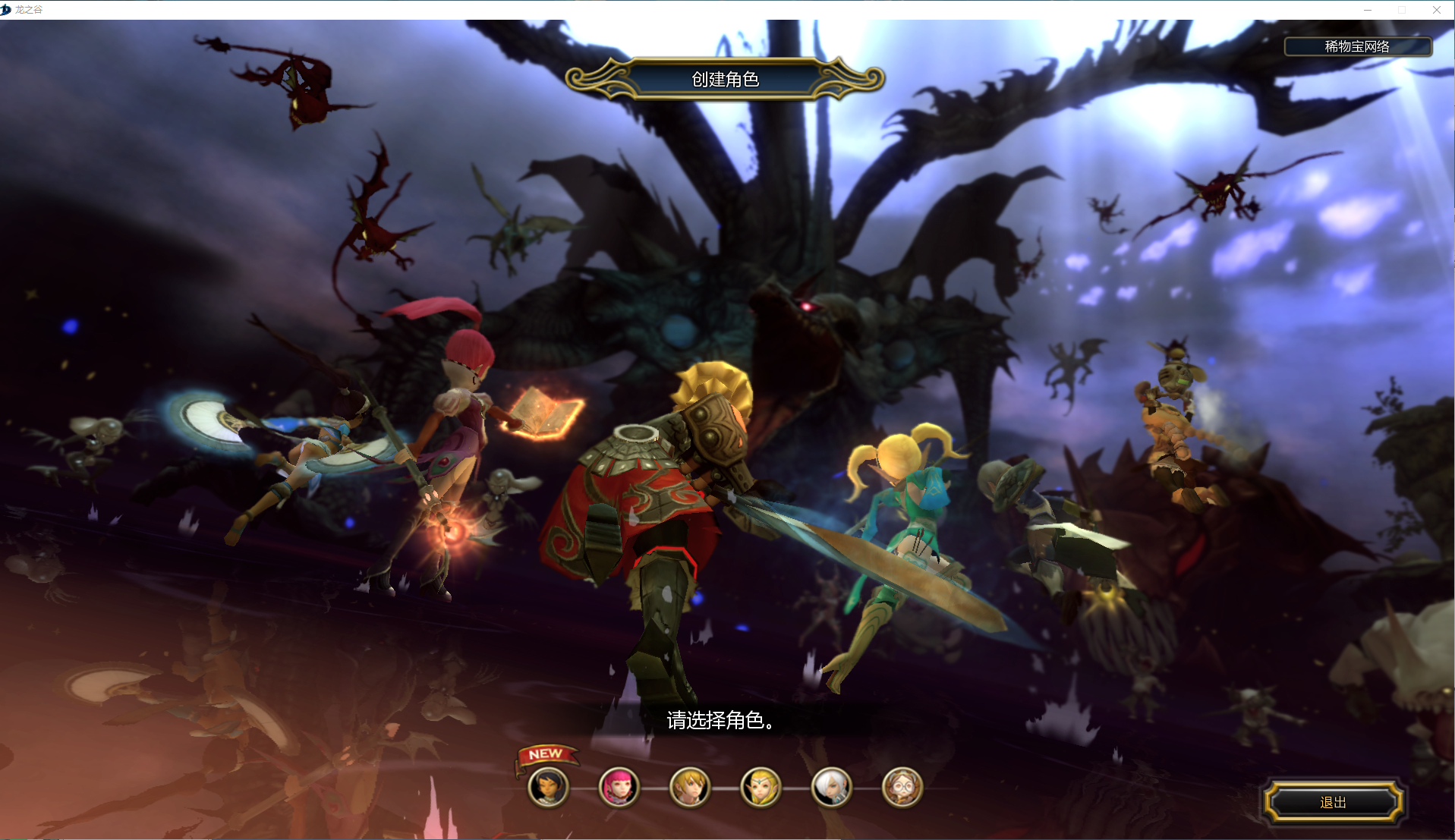1455x840 pixels.
Task: Minimize the game window
Action: pos(1368,10)
